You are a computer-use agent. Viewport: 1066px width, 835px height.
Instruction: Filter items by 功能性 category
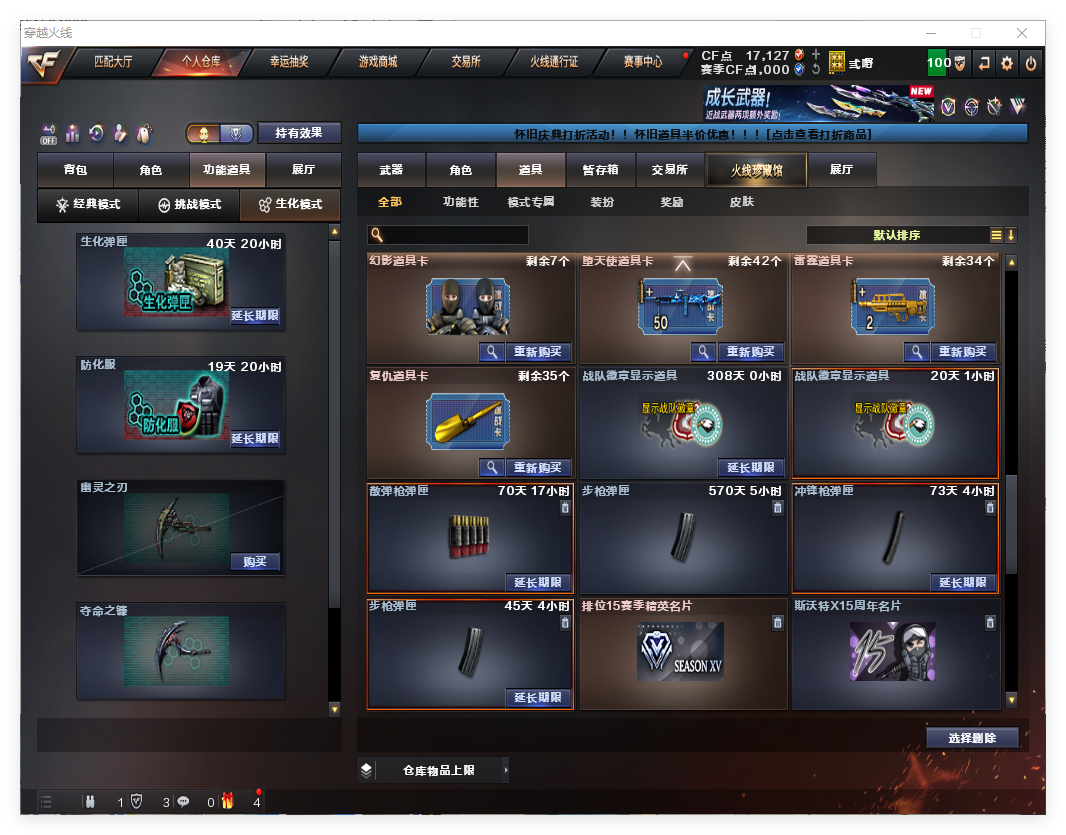point(460,202)
